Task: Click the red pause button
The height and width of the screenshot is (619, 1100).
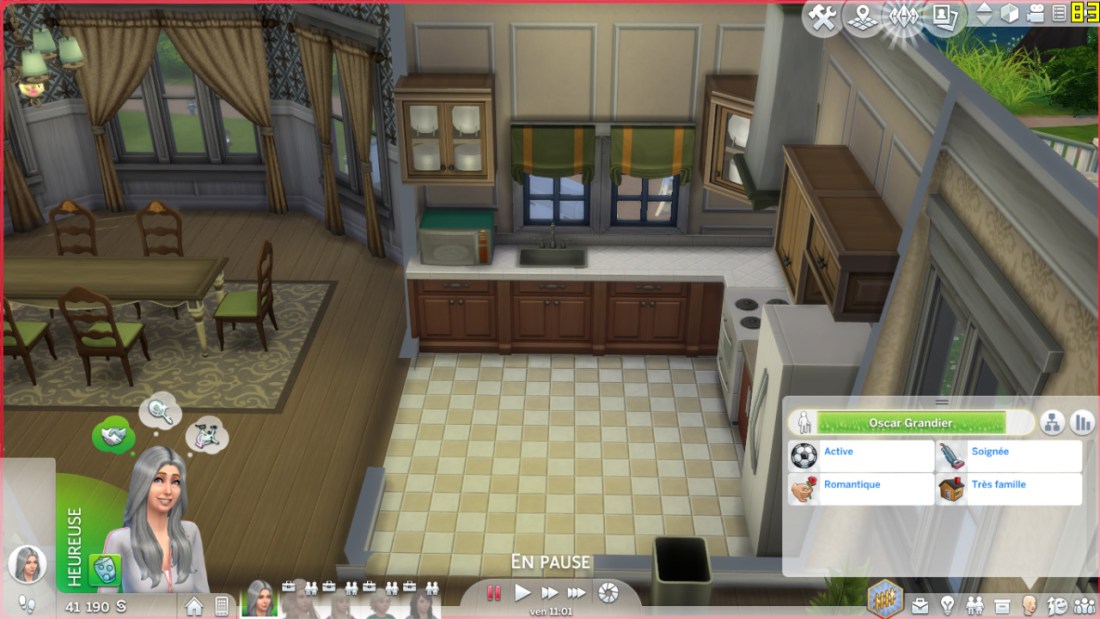Action: pyautogui.click(x=493, y=593)
